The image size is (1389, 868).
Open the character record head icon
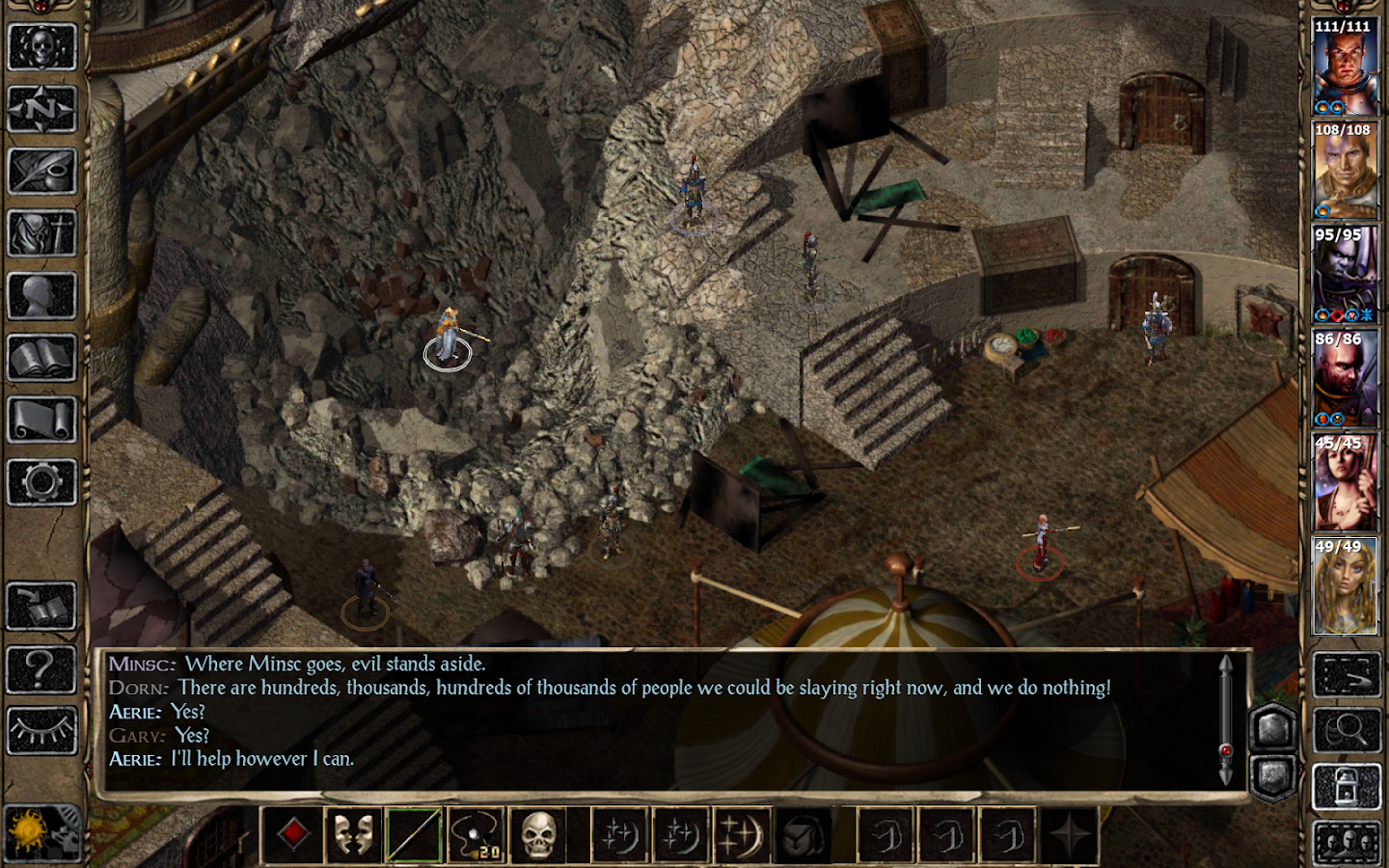41,296
